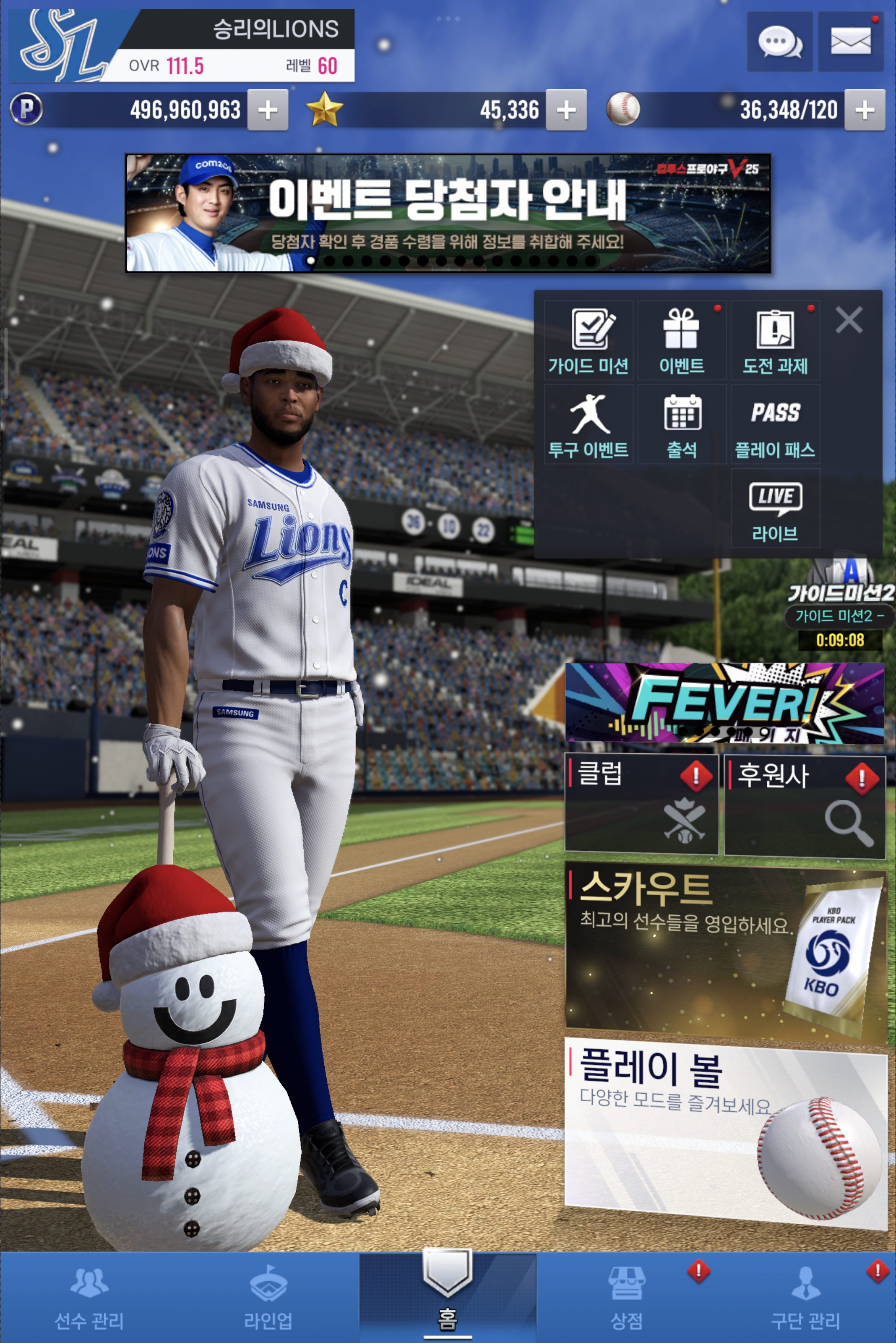Viewport: 896px width, 1343px height.
Task: Open the 출석 attendance calendar
Action: 682,425
